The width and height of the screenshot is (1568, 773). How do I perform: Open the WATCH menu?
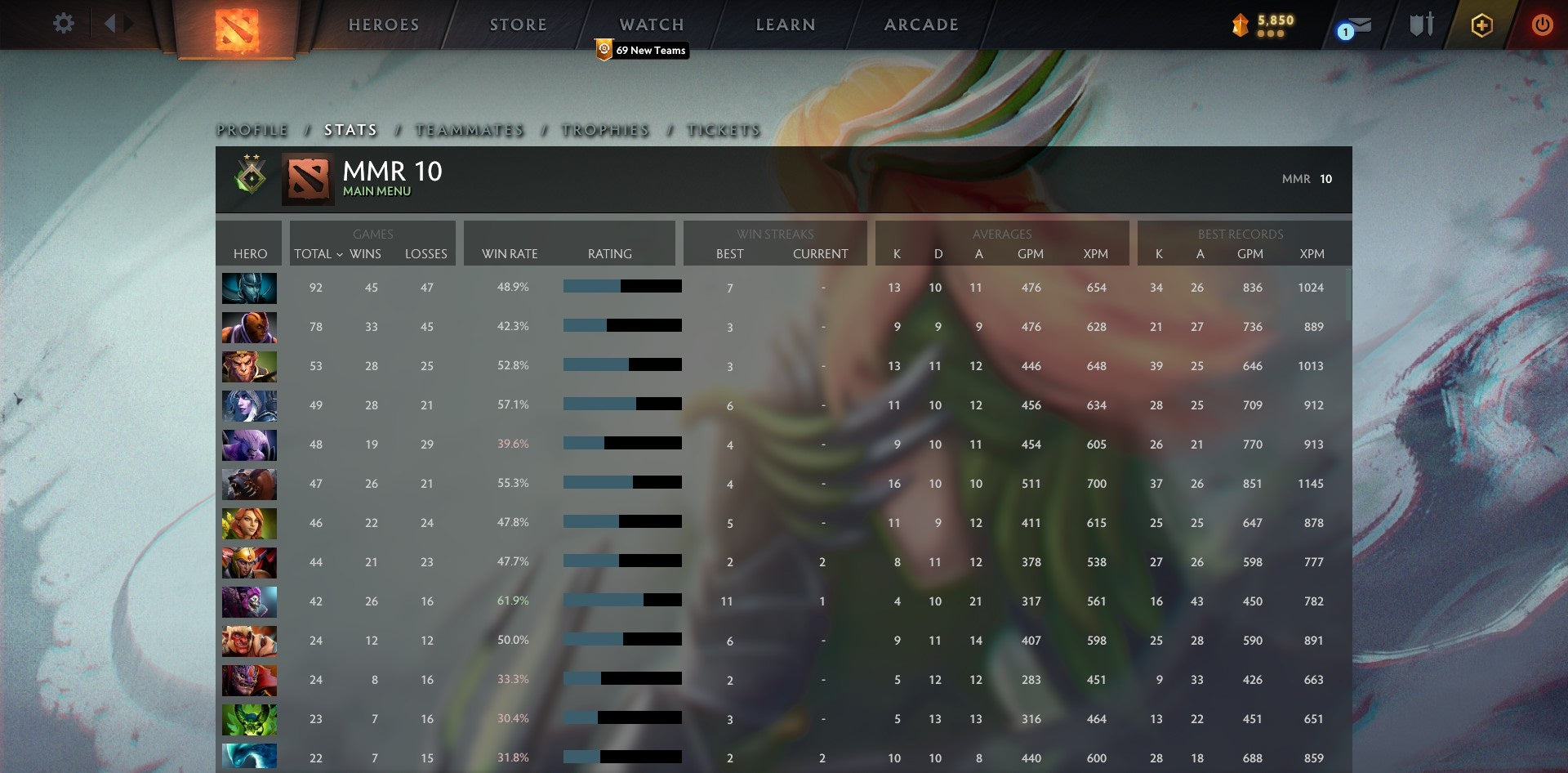tap(651, 24)
